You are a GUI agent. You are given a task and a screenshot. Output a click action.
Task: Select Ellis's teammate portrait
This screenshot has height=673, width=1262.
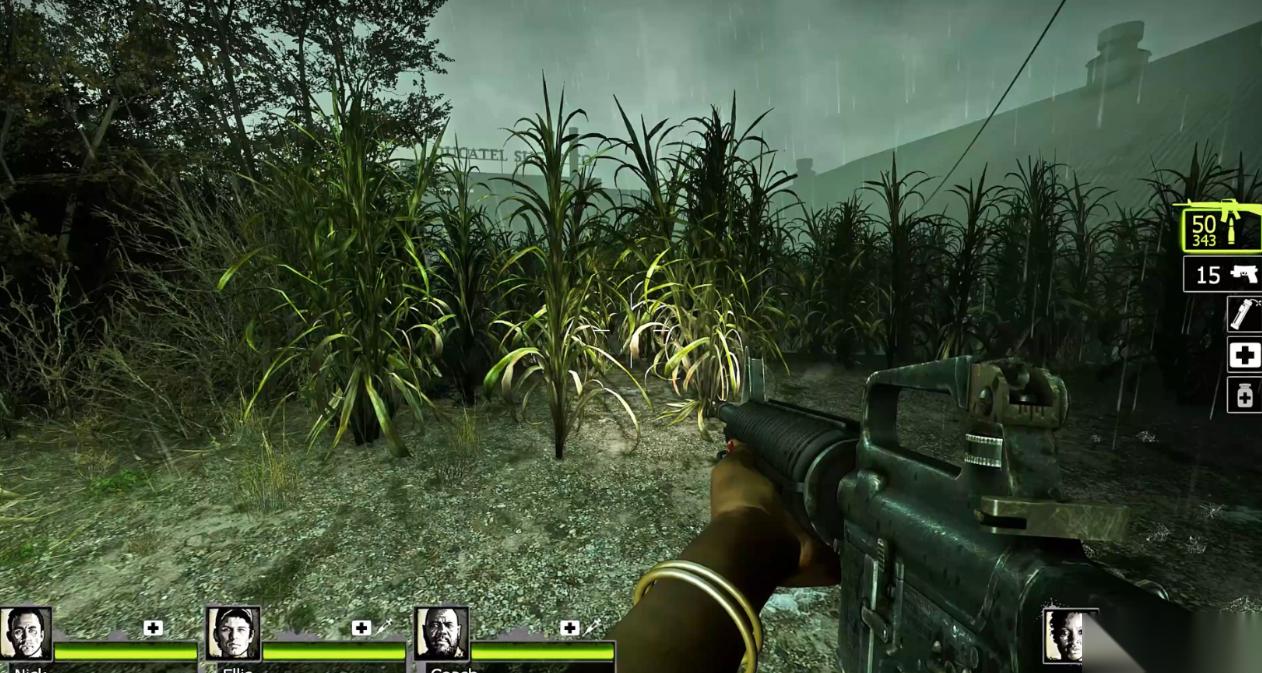233,633
